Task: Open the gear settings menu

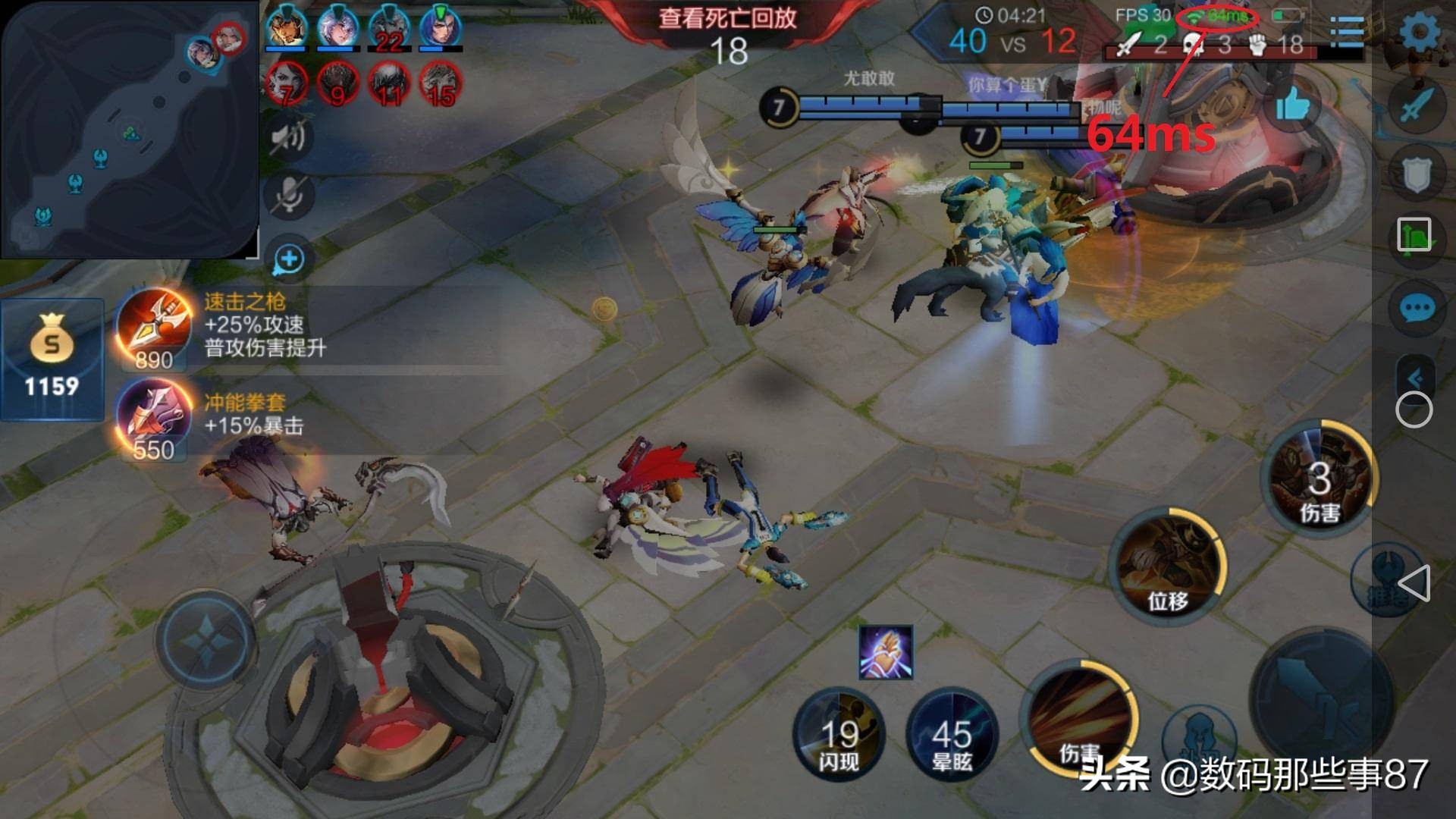Action: (1418, 33)
